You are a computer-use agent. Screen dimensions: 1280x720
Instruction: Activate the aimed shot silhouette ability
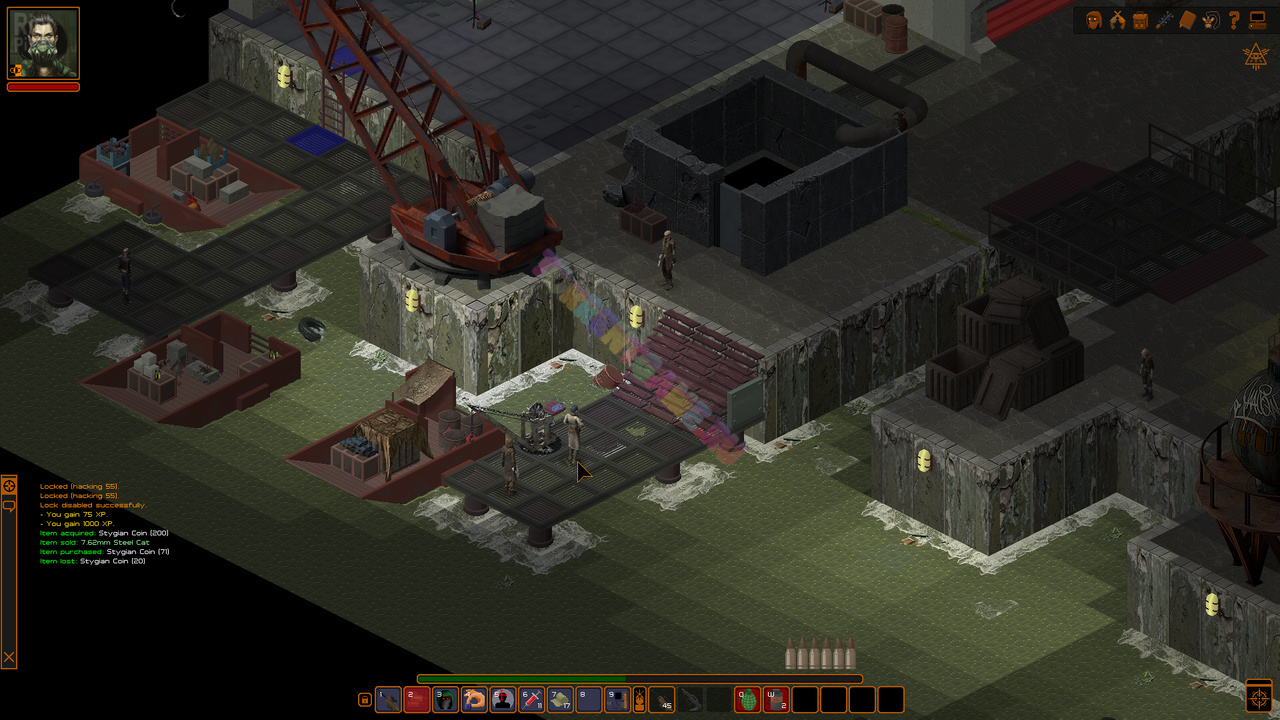[x=503, y=700]
